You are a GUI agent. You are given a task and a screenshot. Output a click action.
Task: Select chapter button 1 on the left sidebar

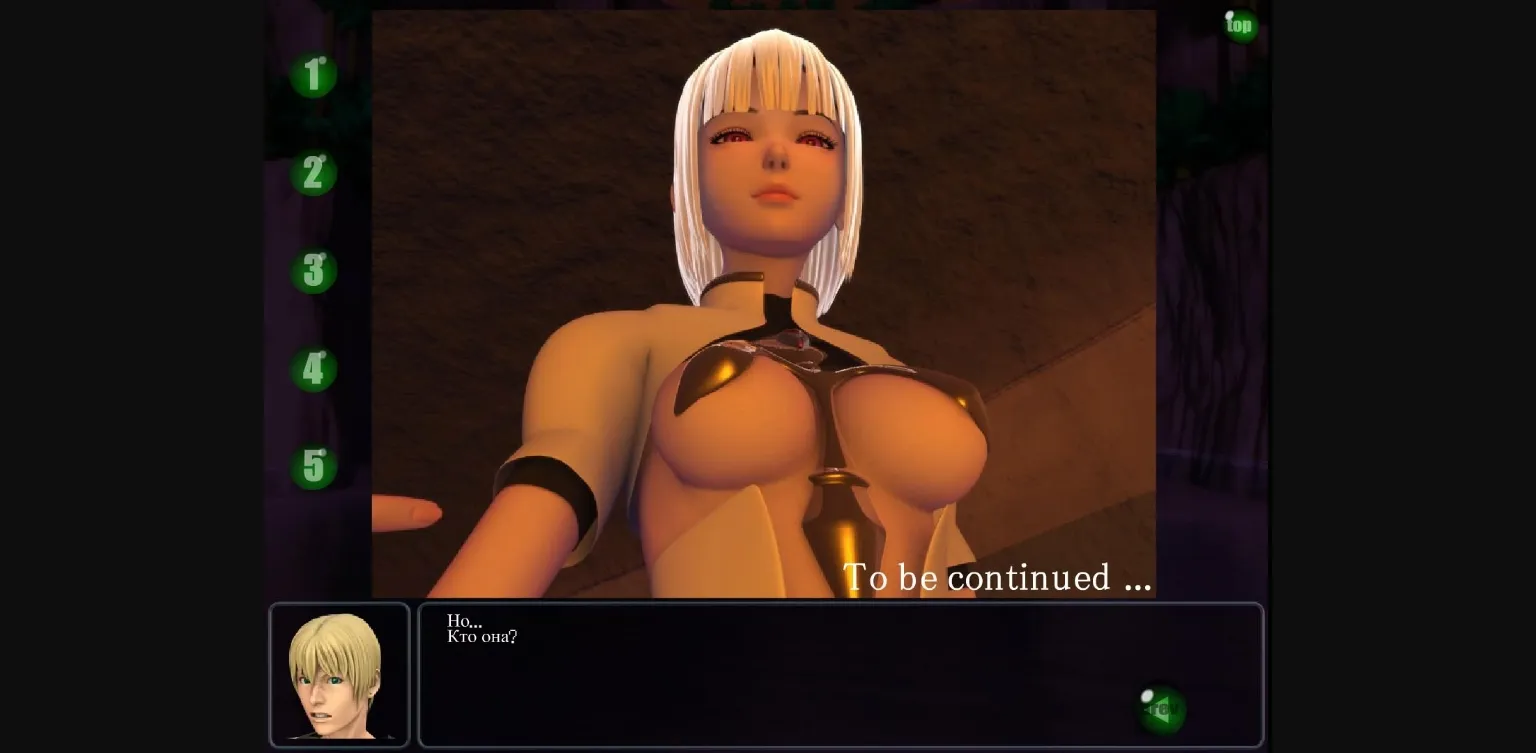click(x=313, y=76)
